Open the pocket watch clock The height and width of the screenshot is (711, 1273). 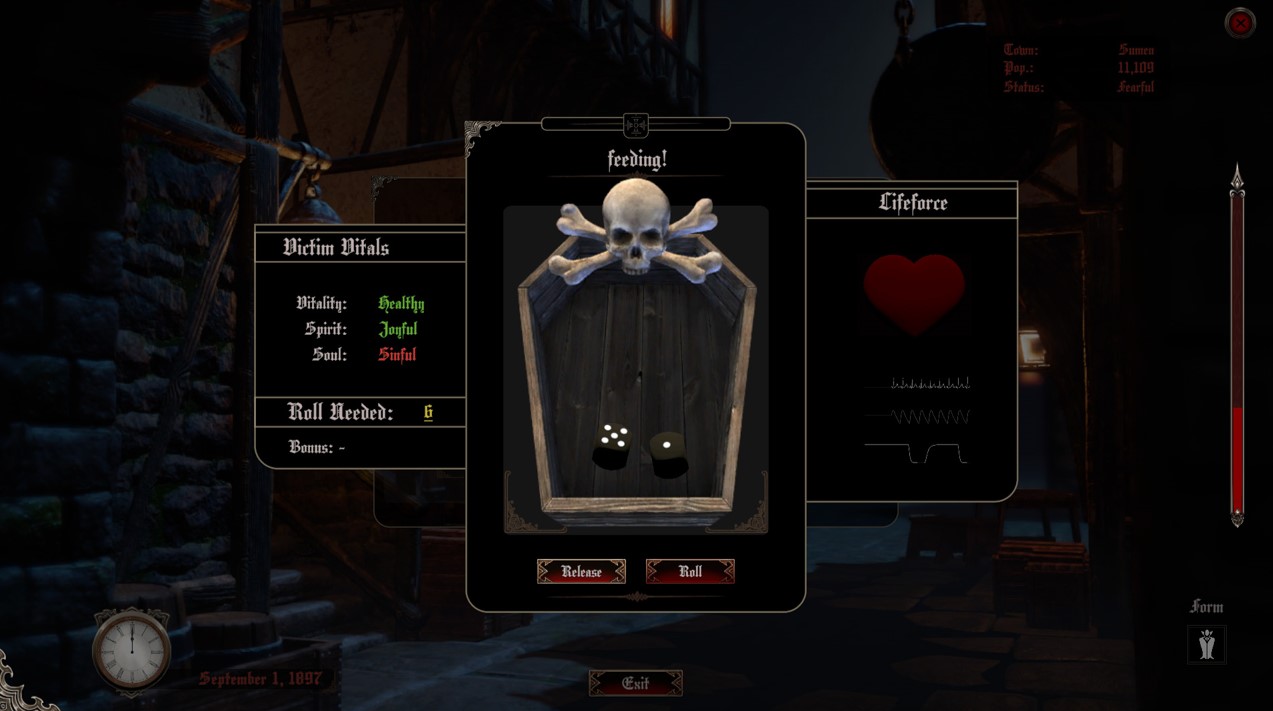click(132, 651)
